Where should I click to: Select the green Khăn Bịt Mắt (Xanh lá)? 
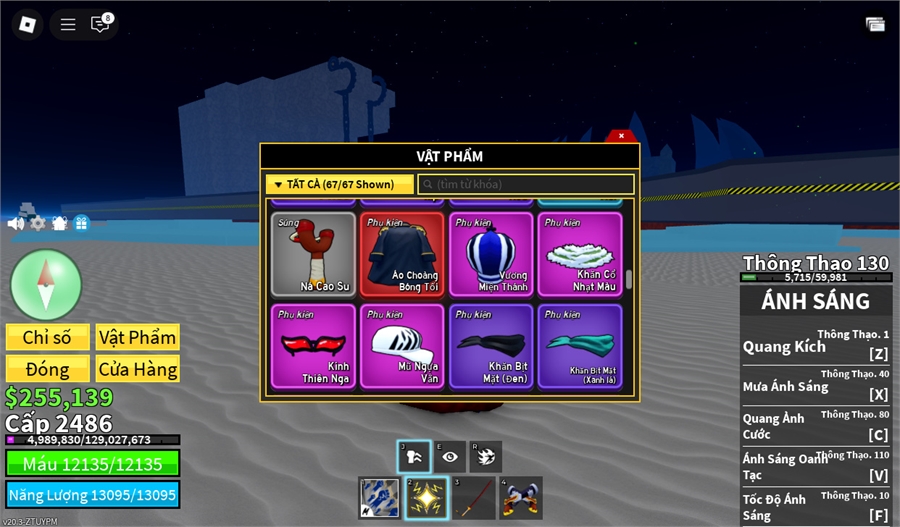[x=580, y=345]
